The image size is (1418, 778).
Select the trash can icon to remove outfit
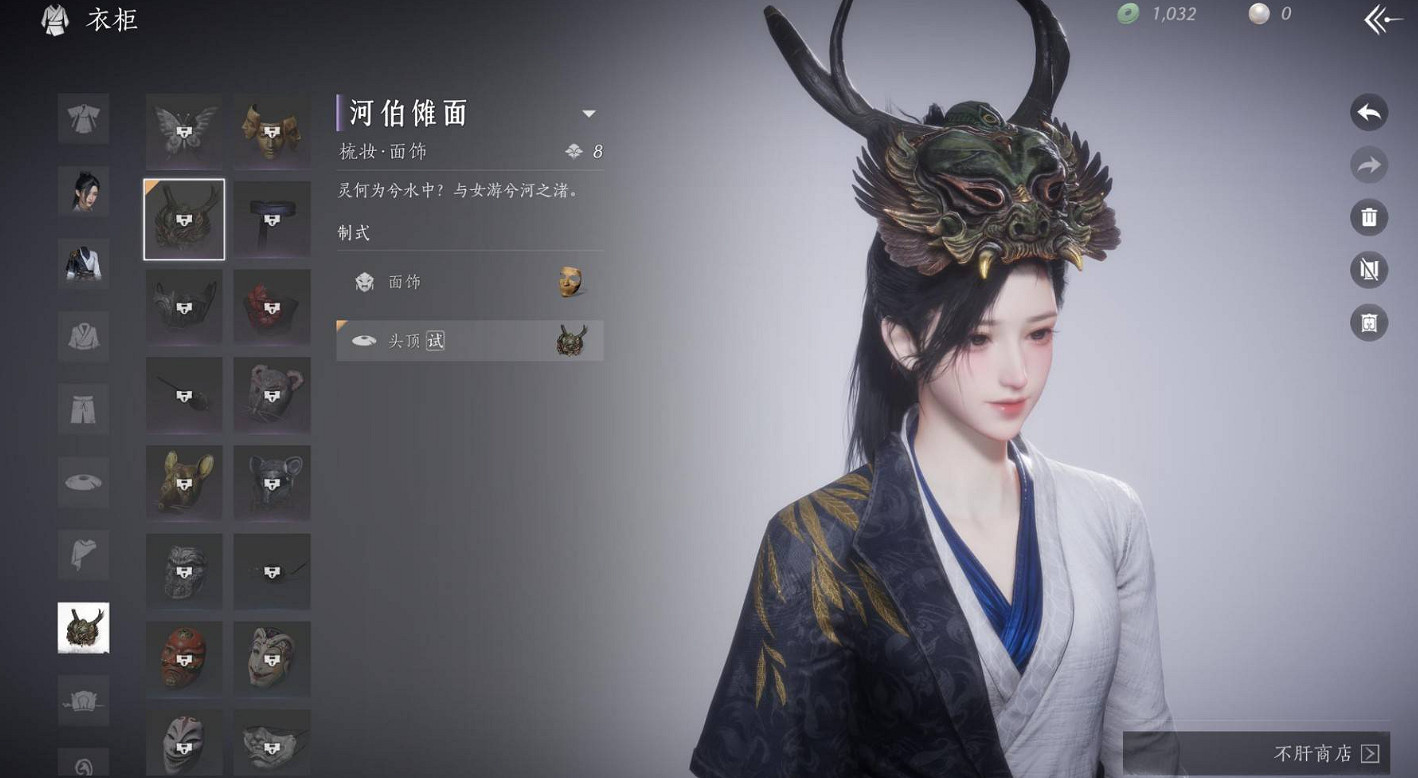1369,217
